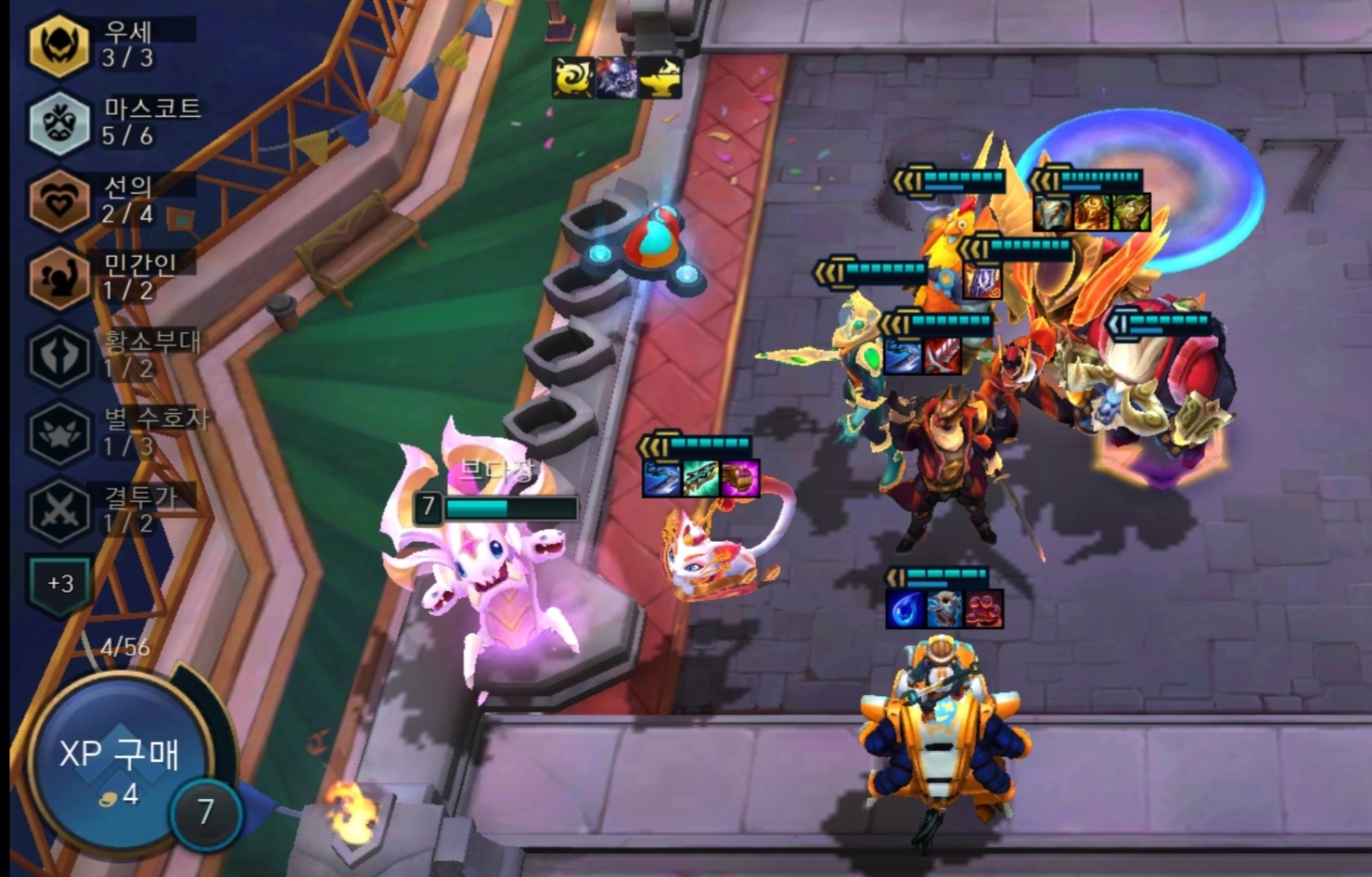Open the yellow swirl icon near the top
This screenshot has height=877, width=1372.
tap(573, 79)
